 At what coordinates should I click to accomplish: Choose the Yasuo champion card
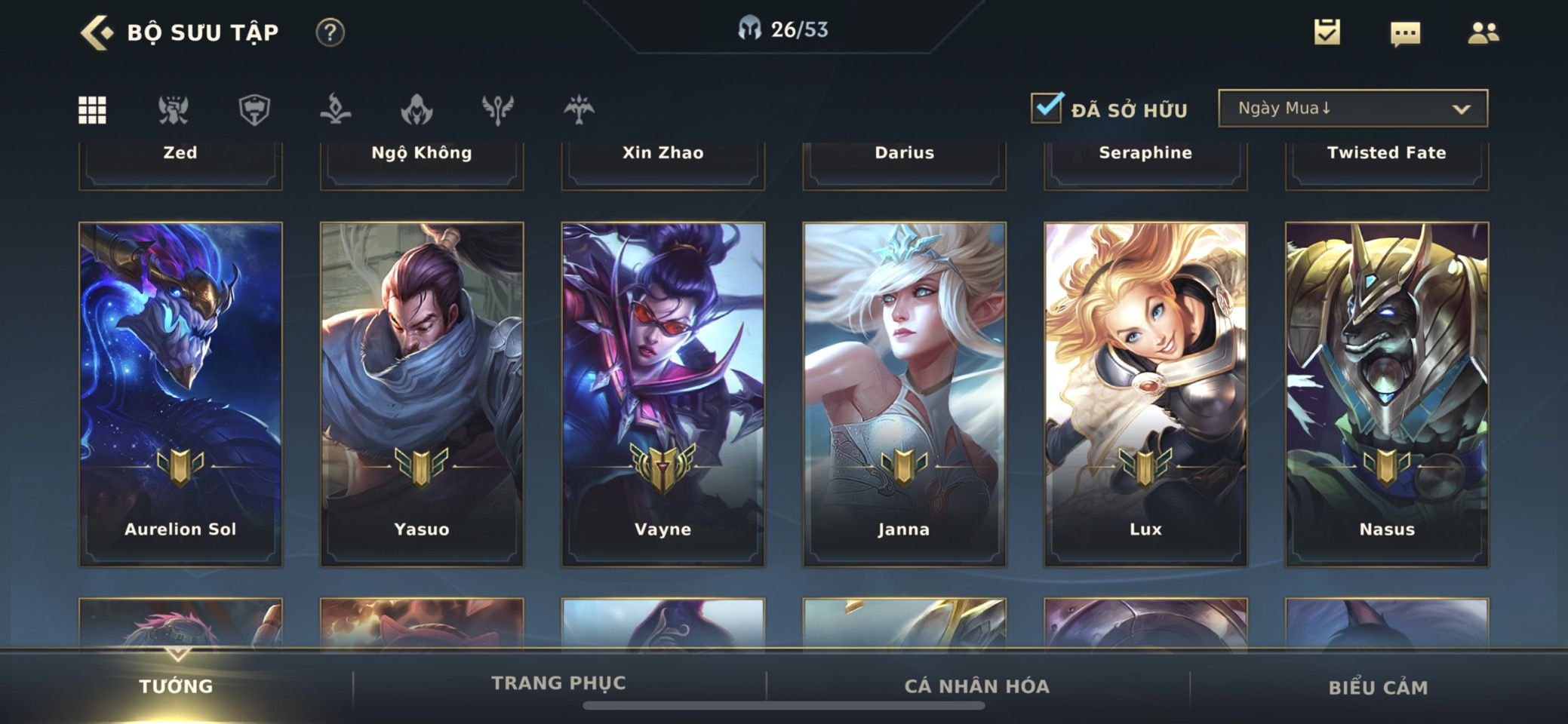click(x=422, y=394)
